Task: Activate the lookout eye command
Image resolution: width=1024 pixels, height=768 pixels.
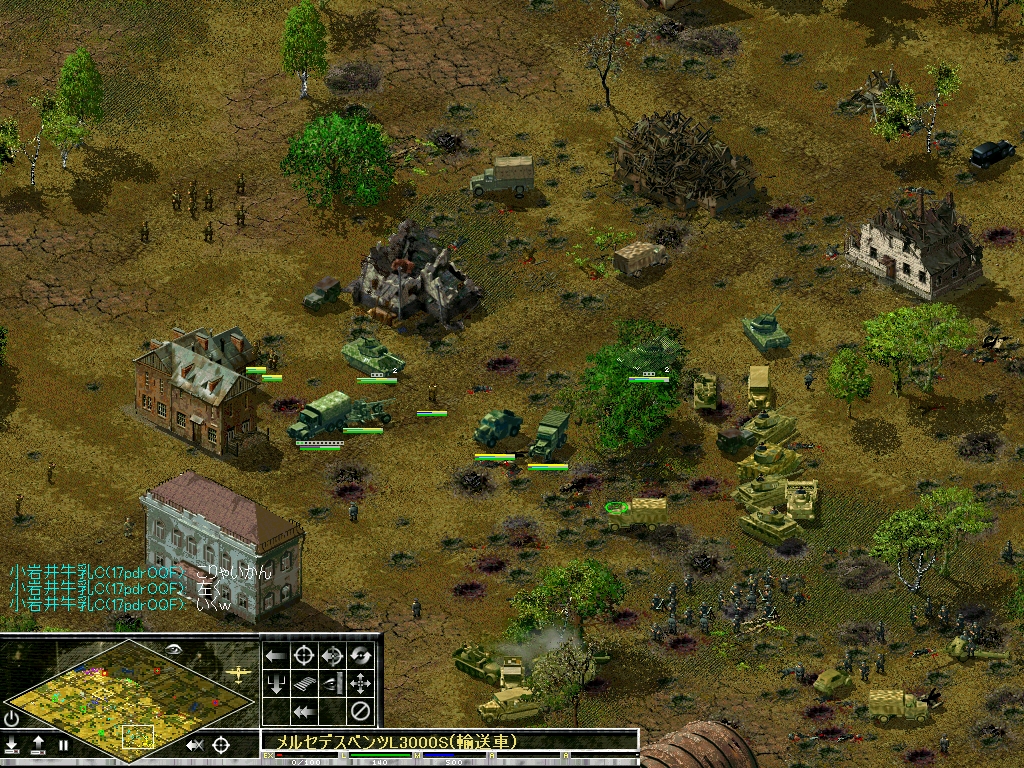Action: point(333,684)
